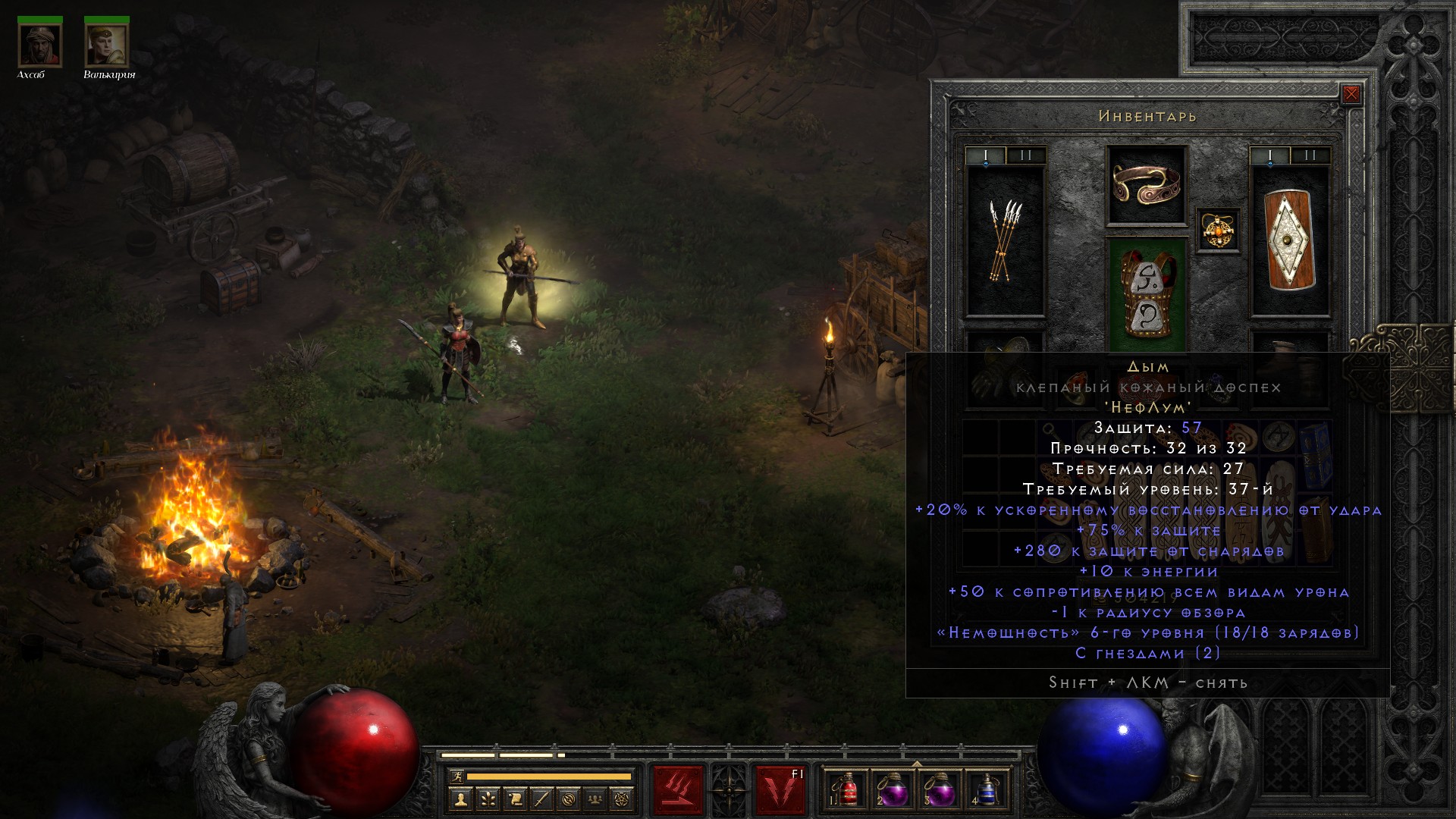Switch to weapon set II above javelins
This screenshot has height=819, width=1456.
(1026, 155)
